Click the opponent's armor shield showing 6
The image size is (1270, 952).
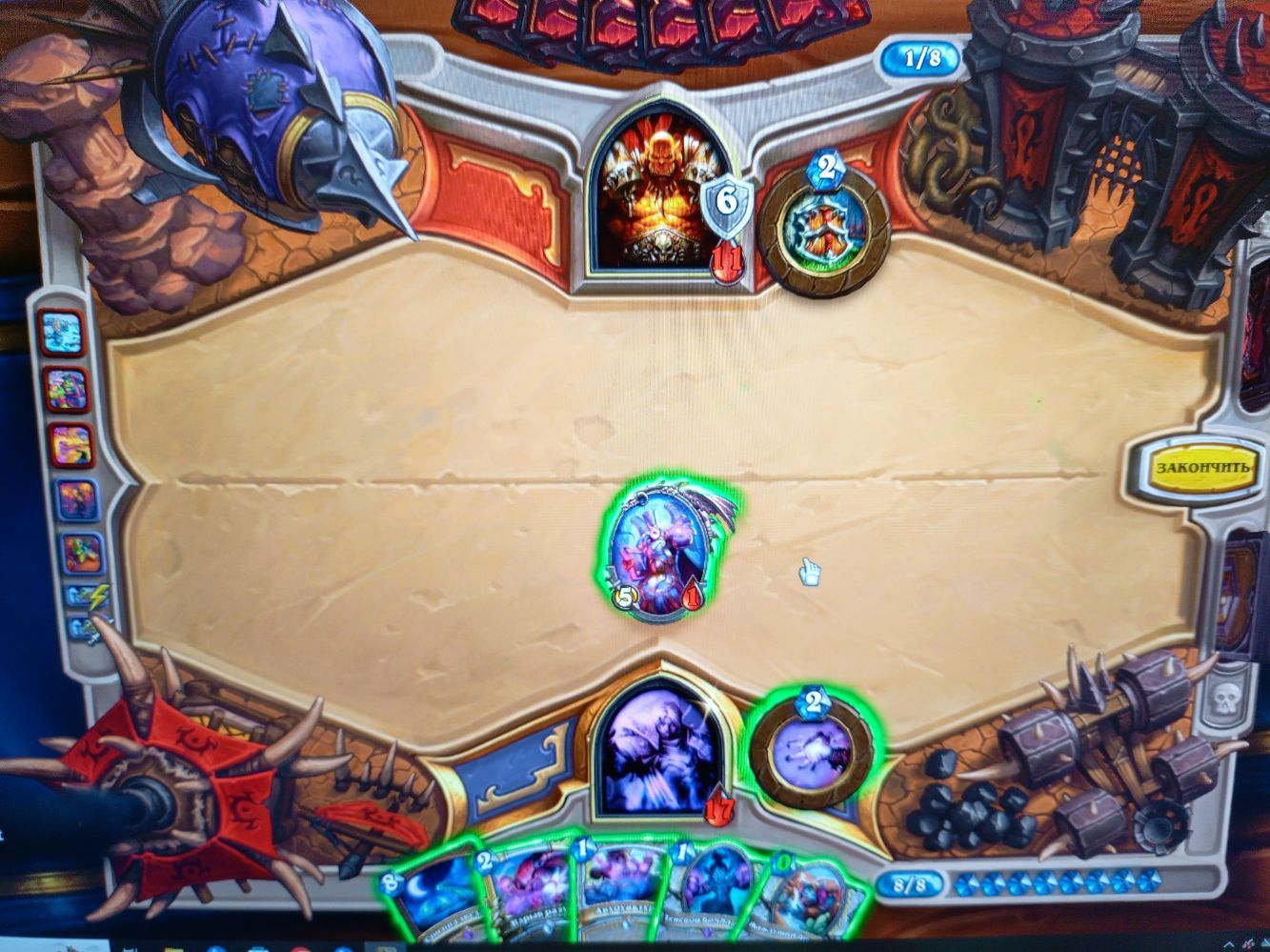726,203
